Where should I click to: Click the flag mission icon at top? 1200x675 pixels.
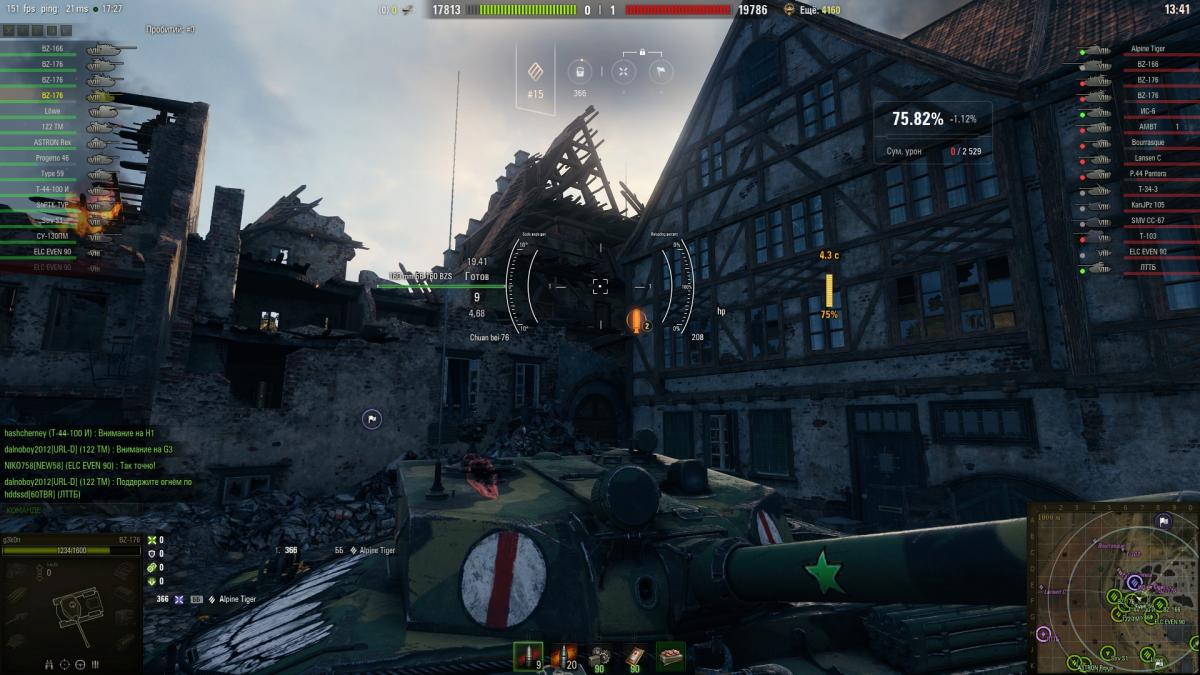click(659, 71)
